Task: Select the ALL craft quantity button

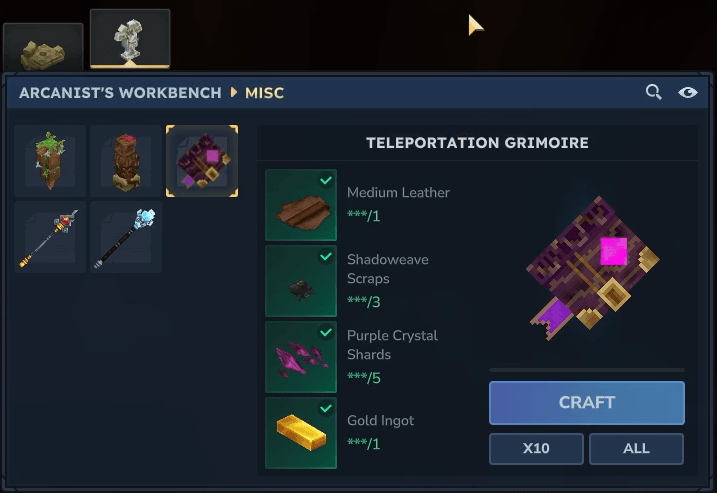Action: 636,448
